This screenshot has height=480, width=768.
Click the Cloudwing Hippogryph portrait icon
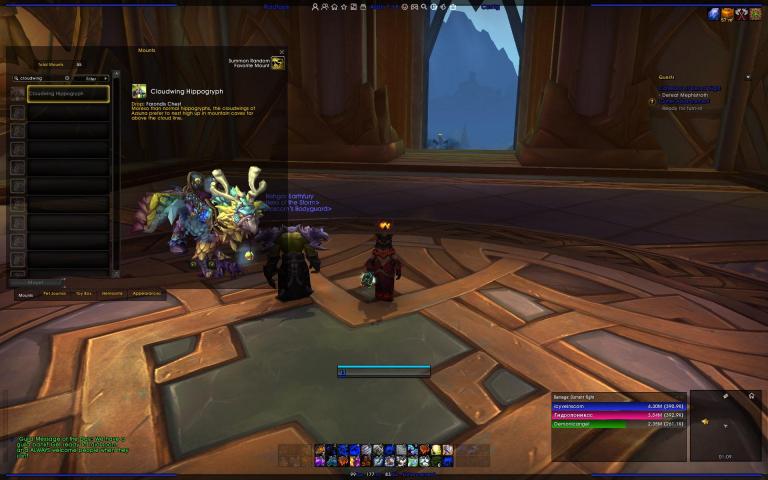139,91
